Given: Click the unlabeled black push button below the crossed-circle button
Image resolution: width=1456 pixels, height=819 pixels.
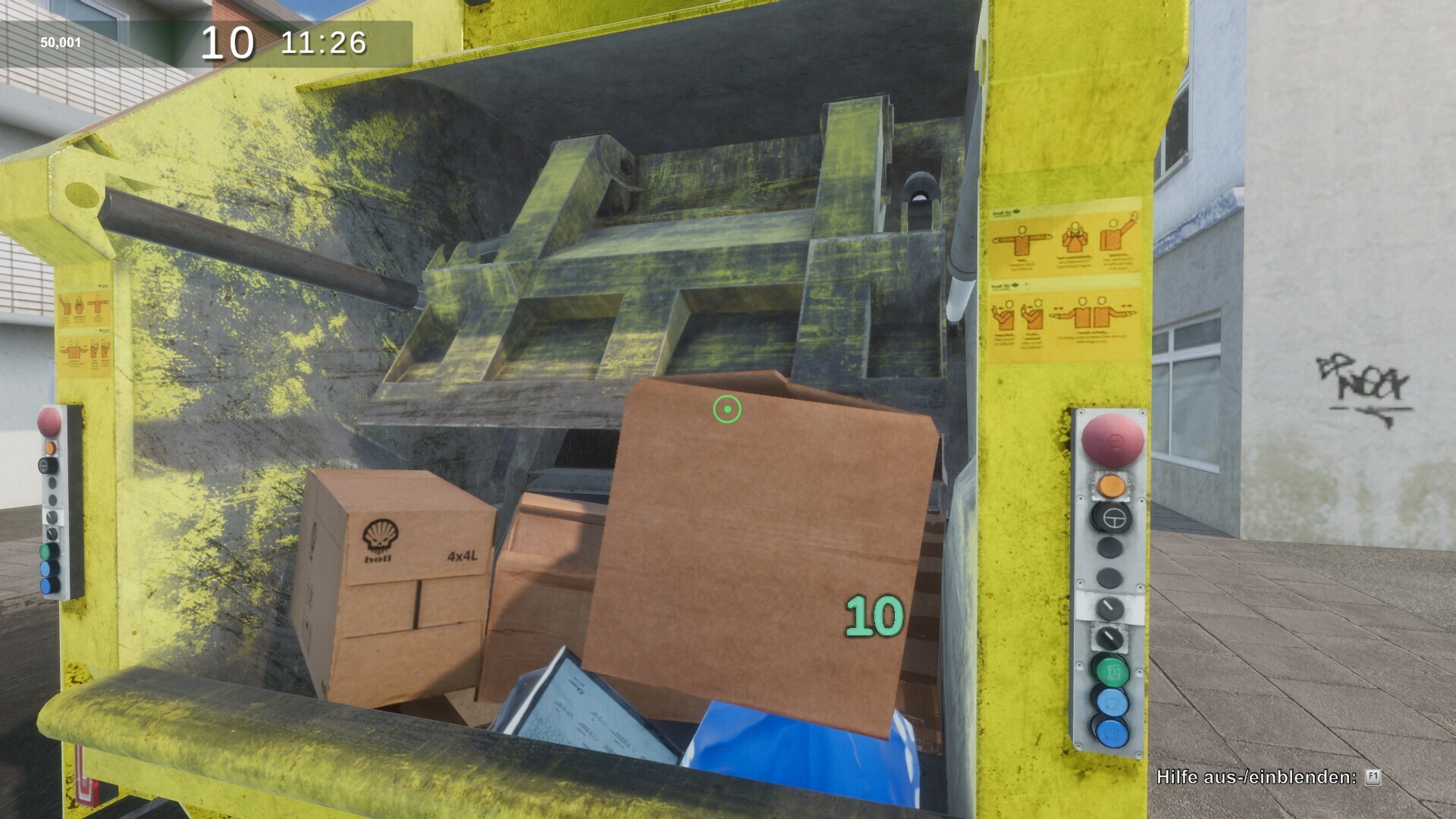Looking at the screenshot, I should (x=1109, y=548).
